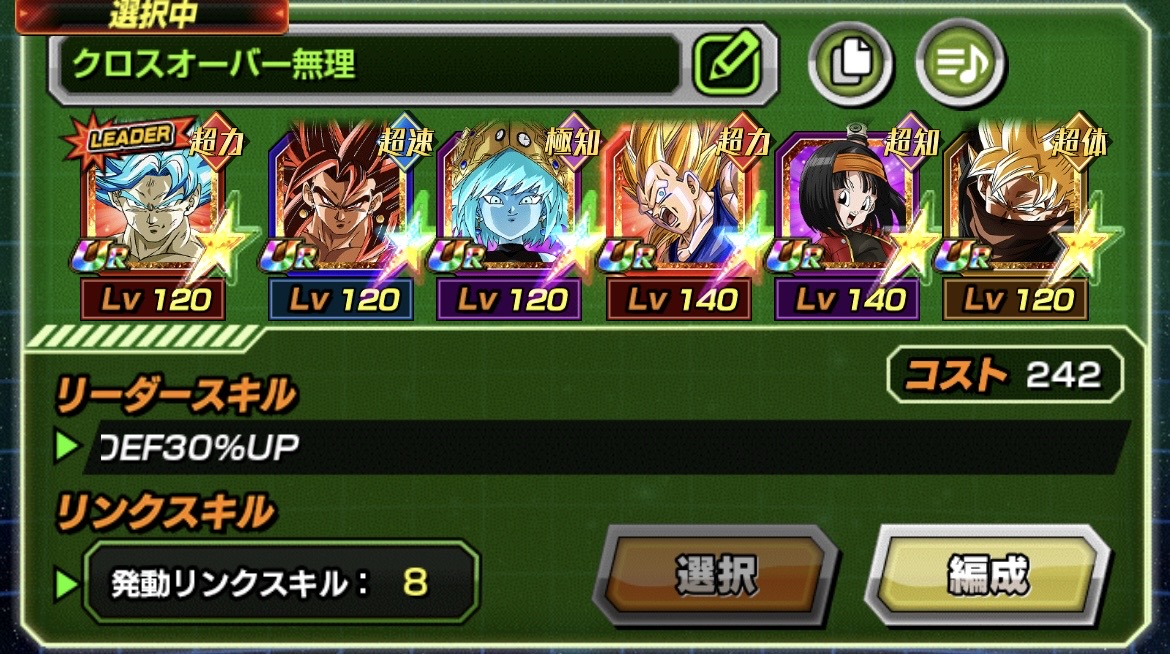The height and width of the screenshot is (654, 1170).
Task: Expand the リーダースキル description row
Action: 590,447
